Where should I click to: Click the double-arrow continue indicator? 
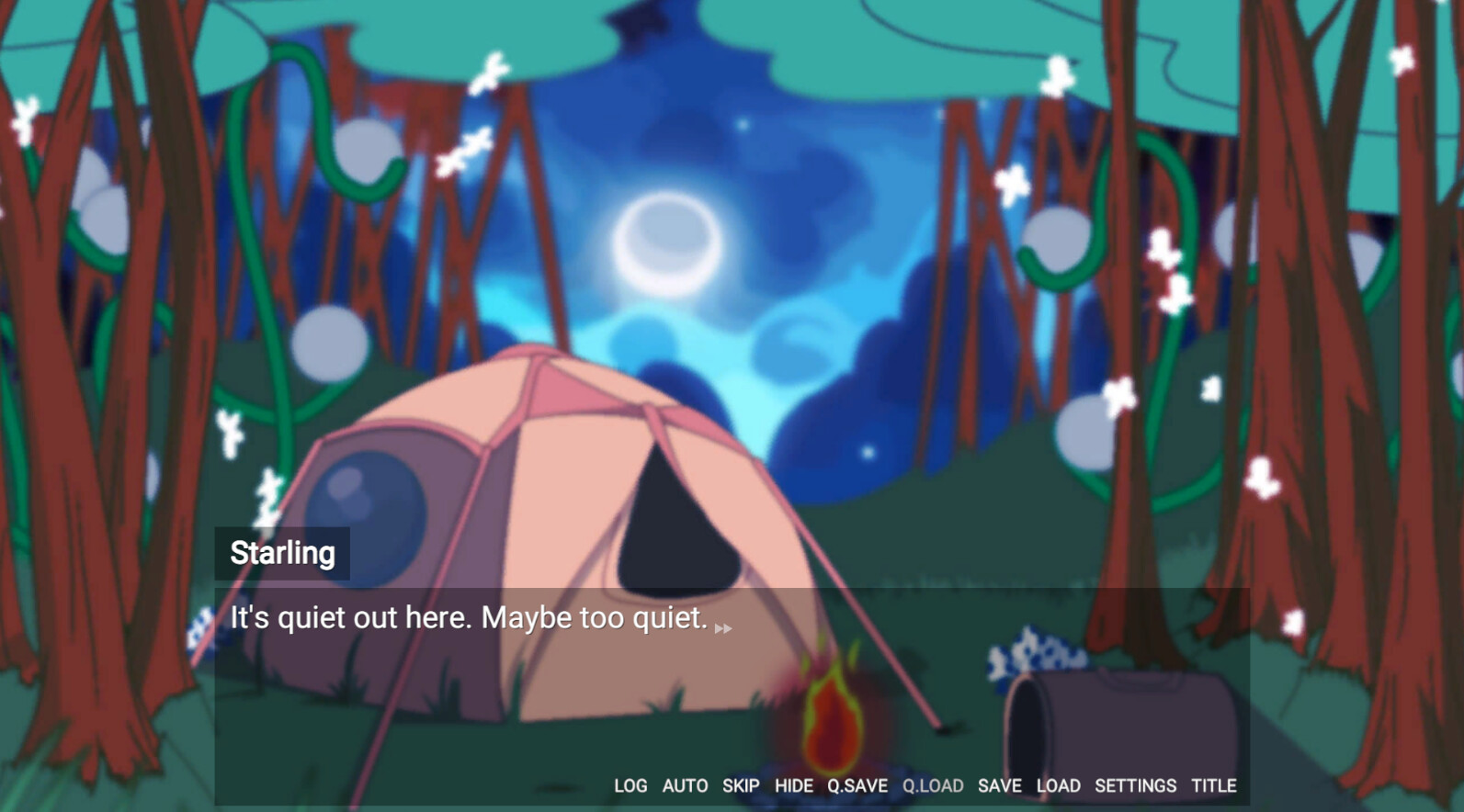tap(725, 629)
